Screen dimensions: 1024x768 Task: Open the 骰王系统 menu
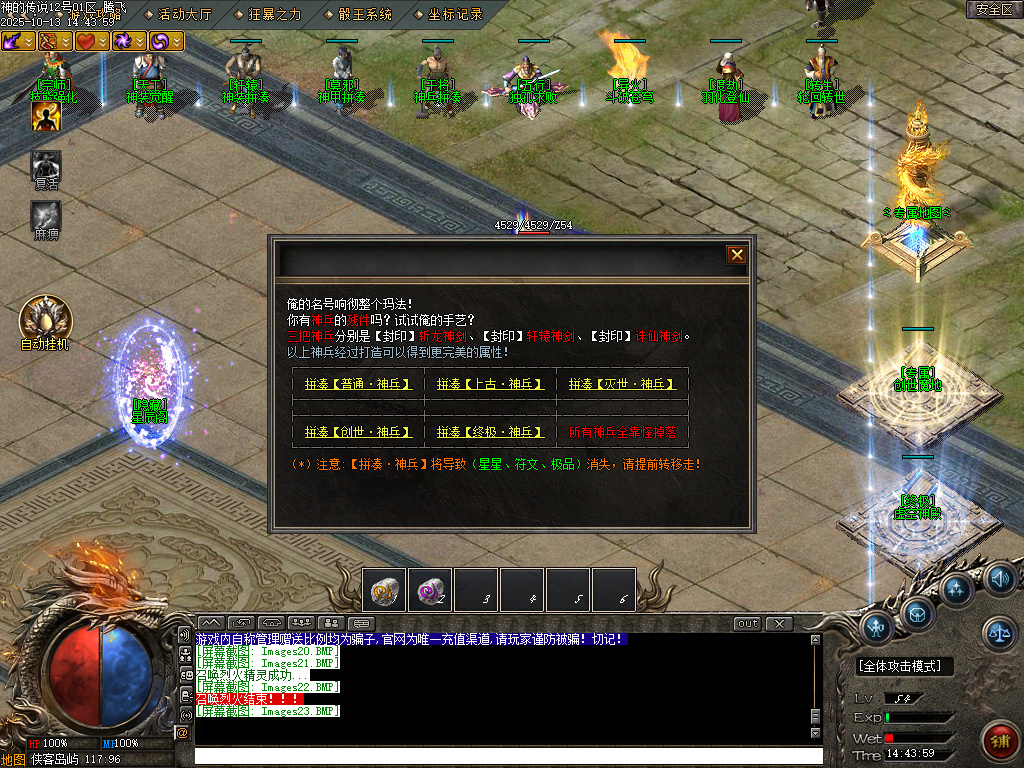coord(365,14)
